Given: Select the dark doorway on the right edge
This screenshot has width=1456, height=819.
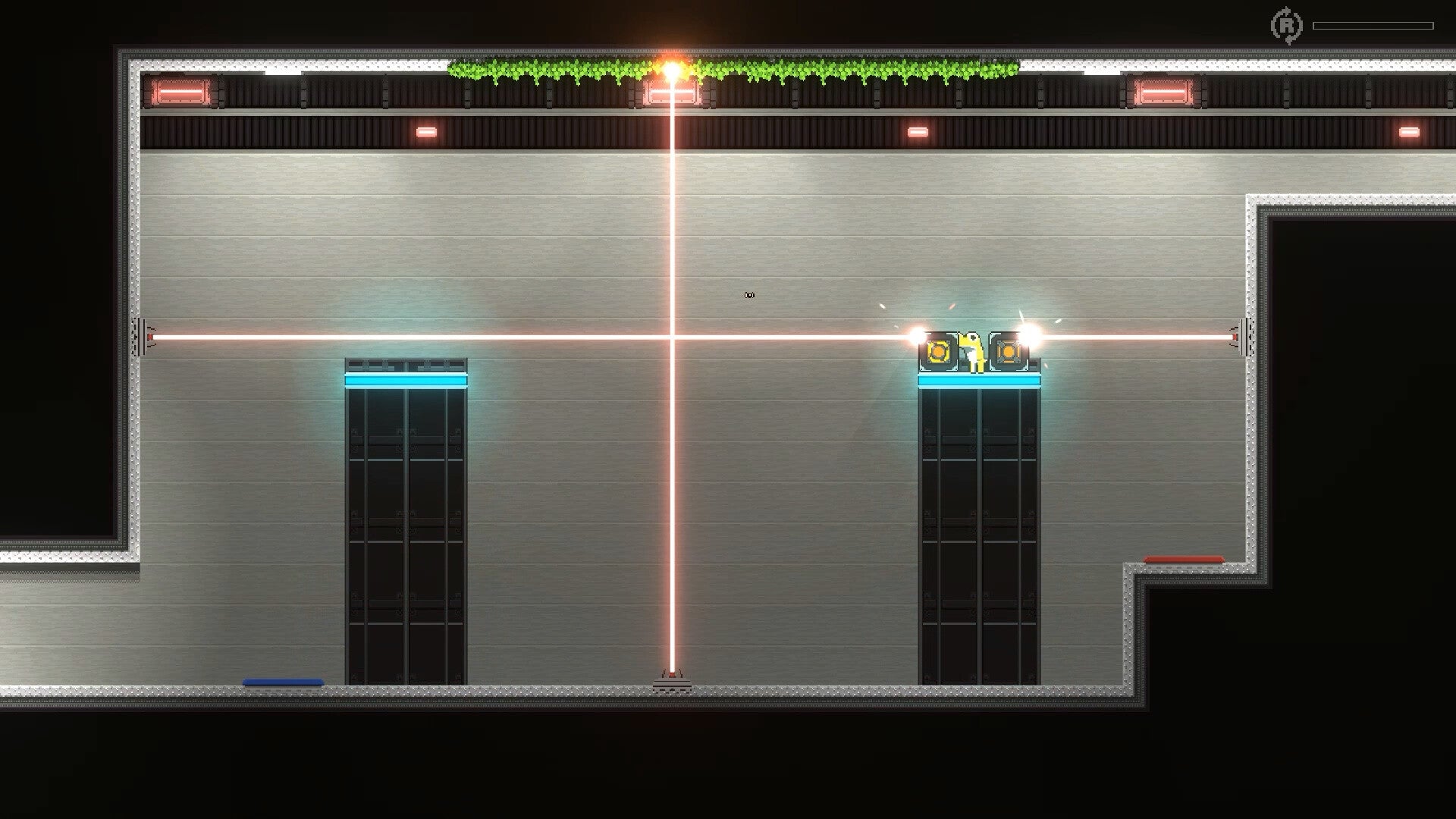Looking at the screenshot, I should pyautogui.click(x=1365, y=379).
